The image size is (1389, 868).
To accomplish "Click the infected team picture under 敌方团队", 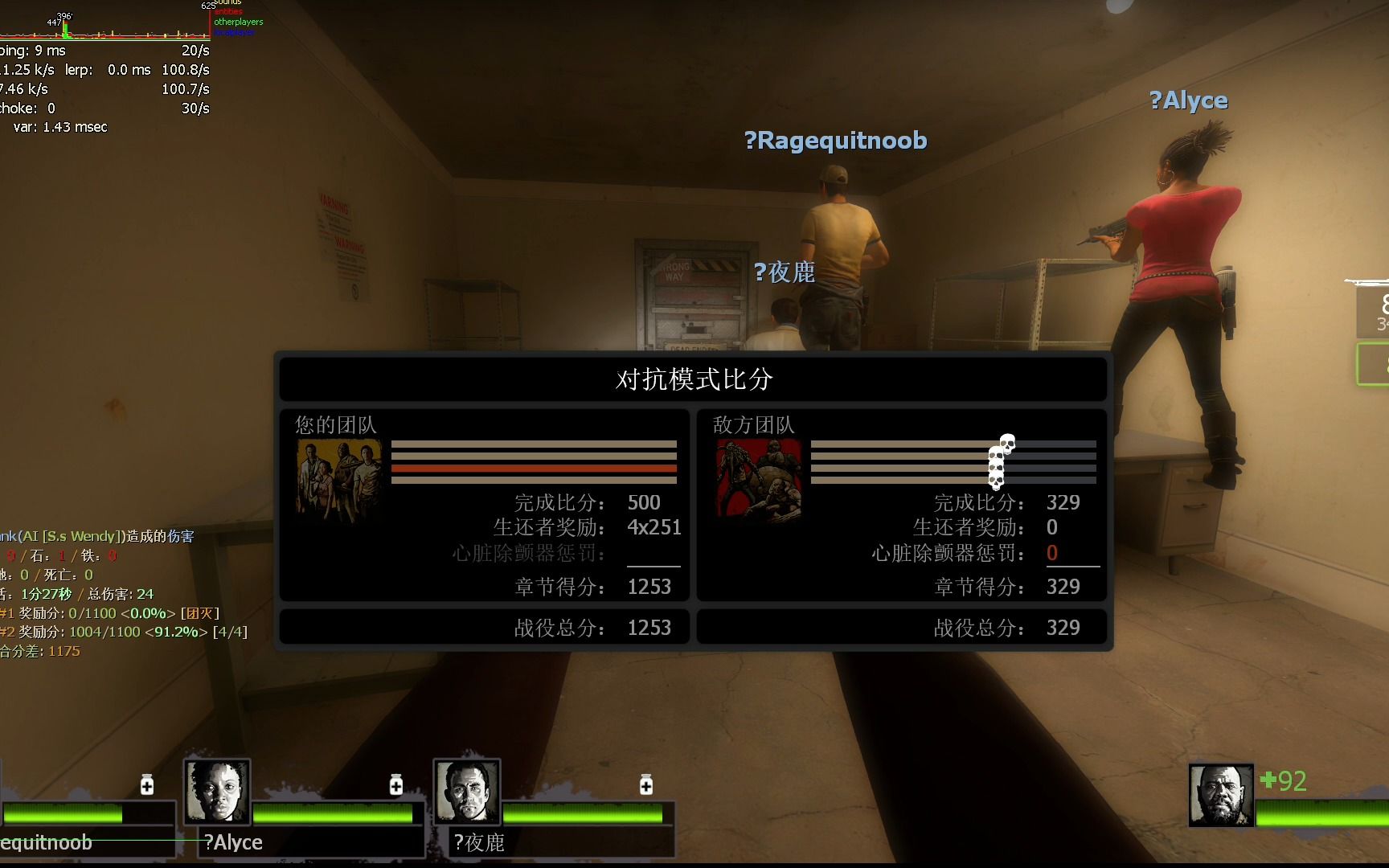I will pos(759,480).
